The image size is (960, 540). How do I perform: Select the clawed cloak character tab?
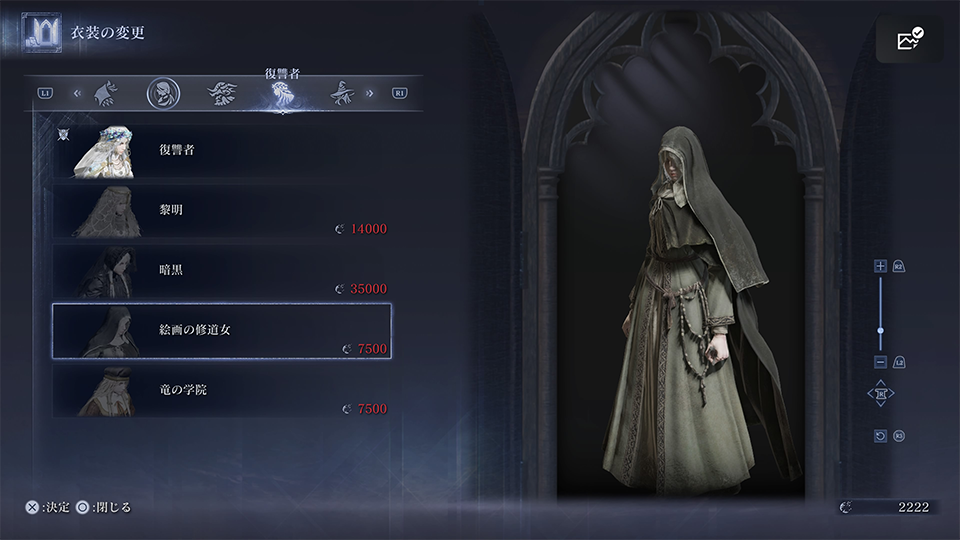point(105,93)
